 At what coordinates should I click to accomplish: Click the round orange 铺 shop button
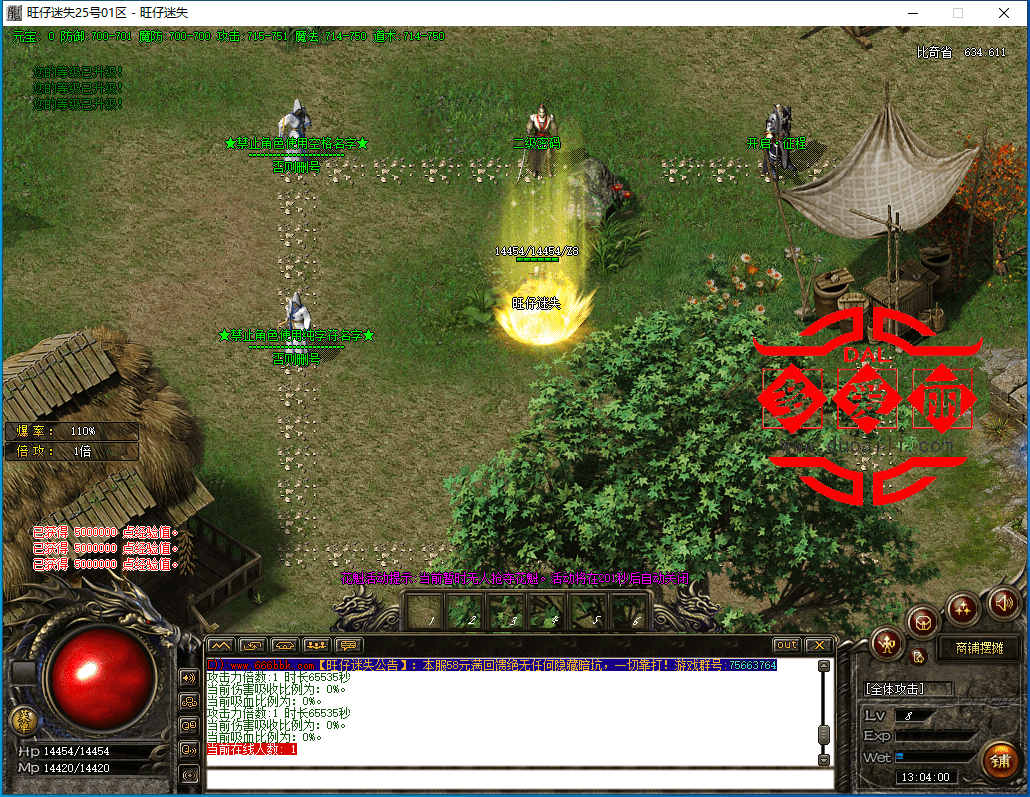click(998, 760)
